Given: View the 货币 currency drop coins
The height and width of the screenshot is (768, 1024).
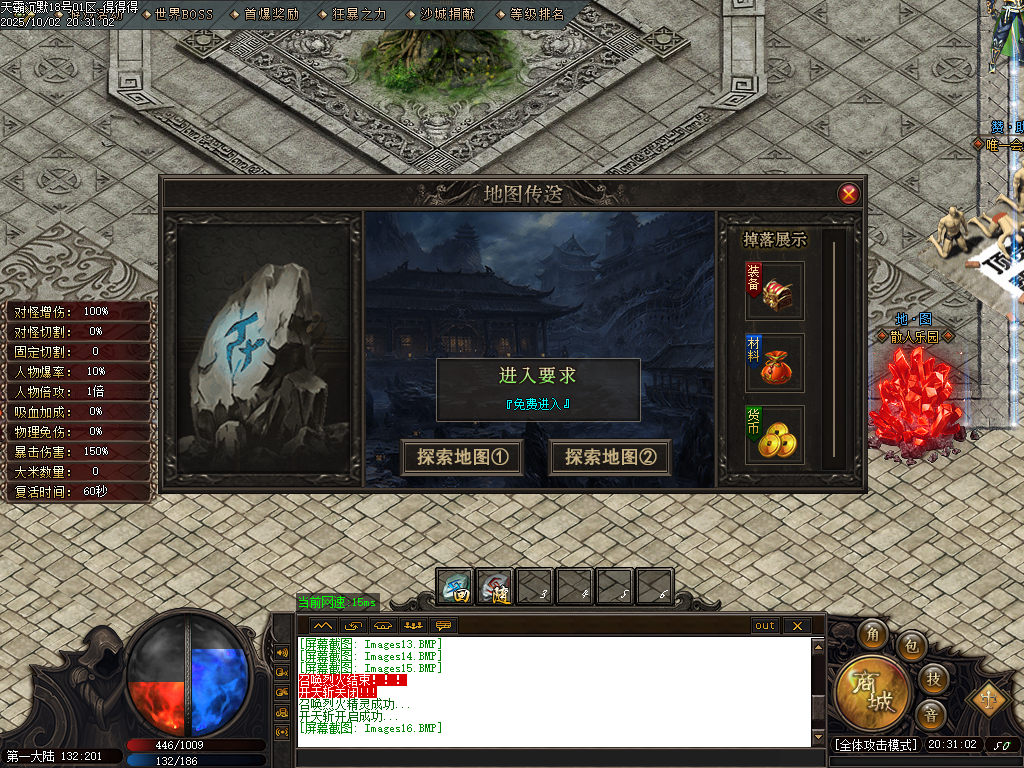Looking at the screenshot, I should coord(775,435).
